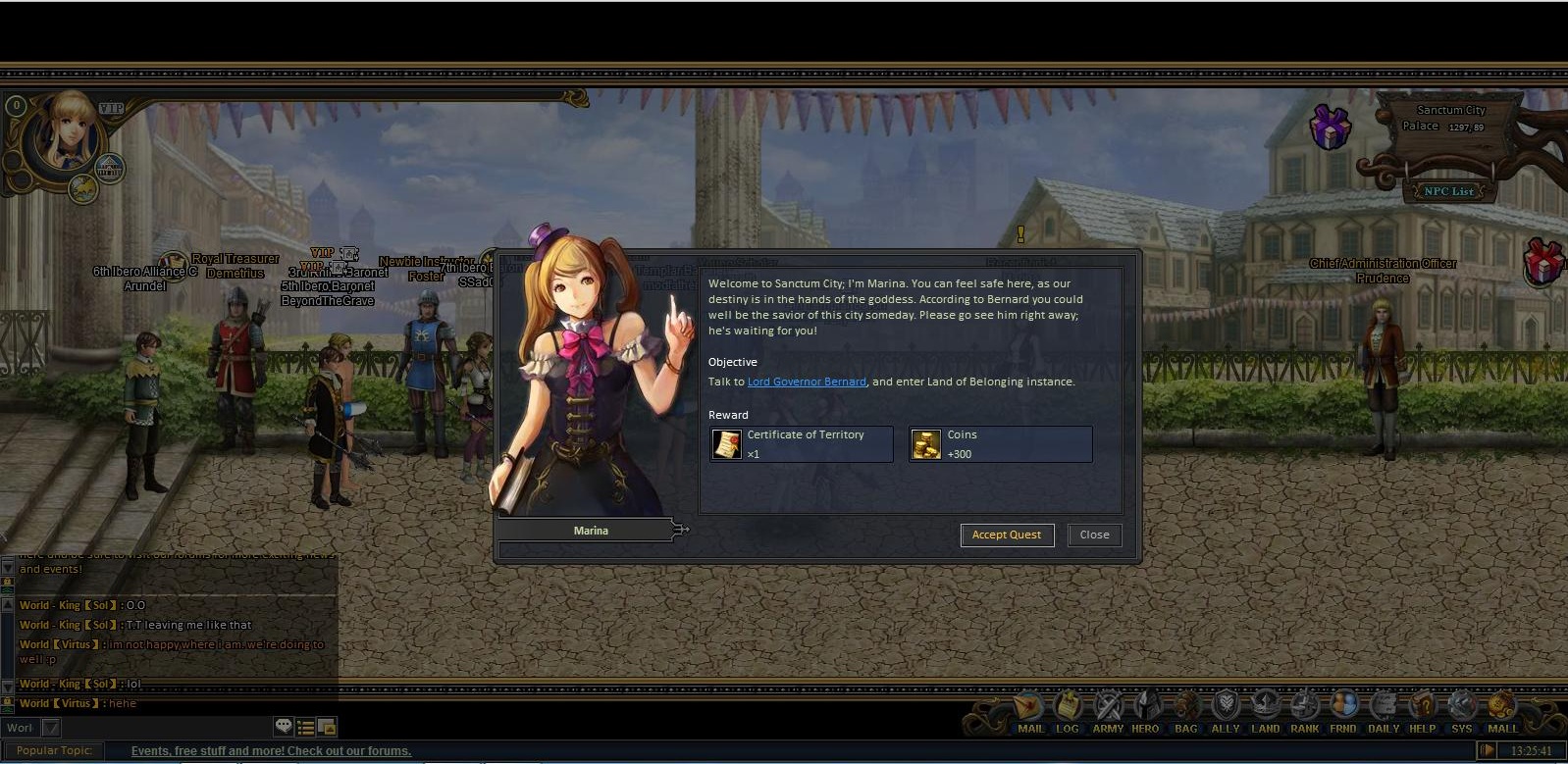This screenshot has height=764, width=1568.
Task: Toggle the chat lock icon beside messages
Action: coord(7,700)
